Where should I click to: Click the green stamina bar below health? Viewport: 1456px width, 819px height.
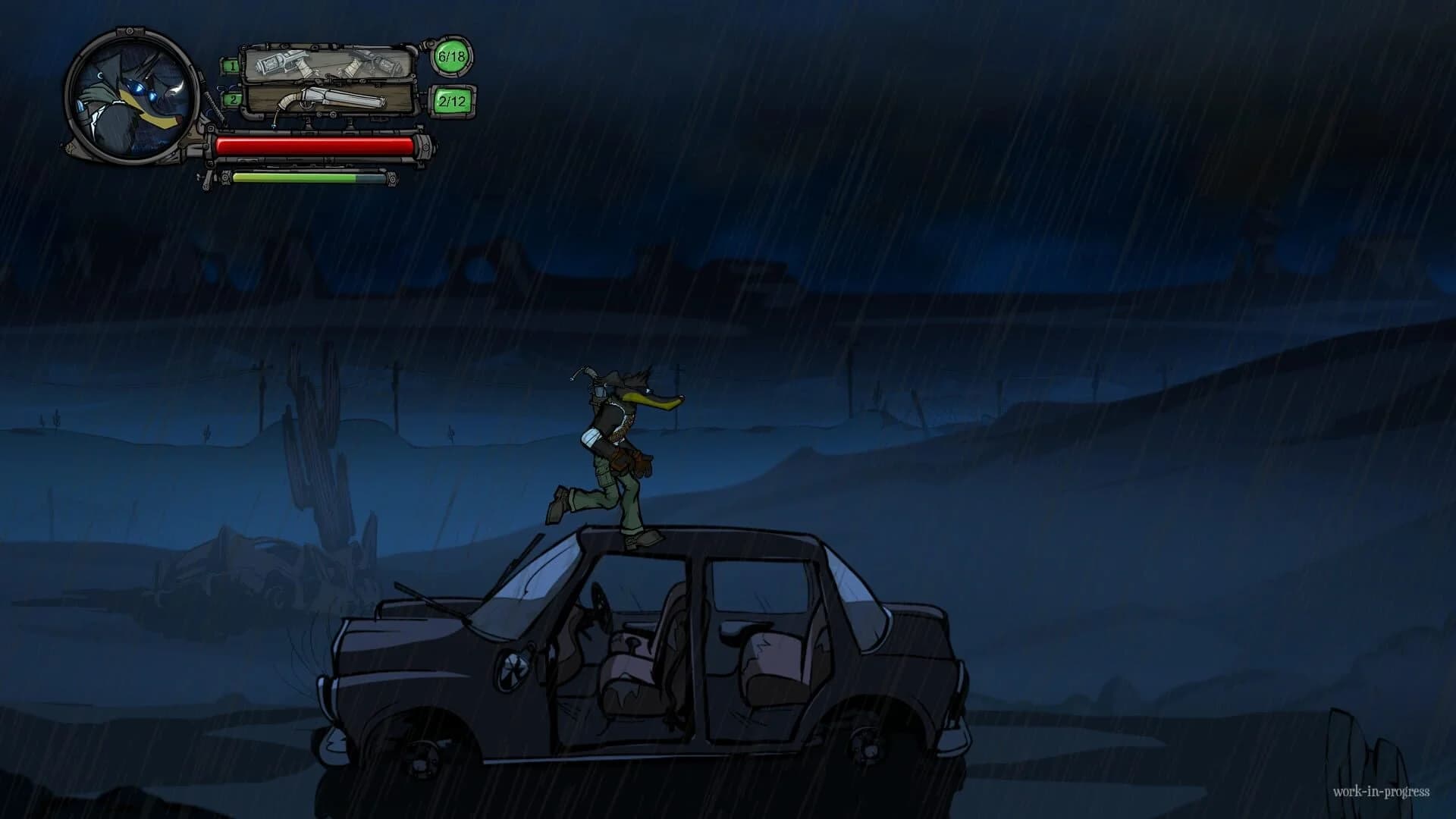point(303,178)
